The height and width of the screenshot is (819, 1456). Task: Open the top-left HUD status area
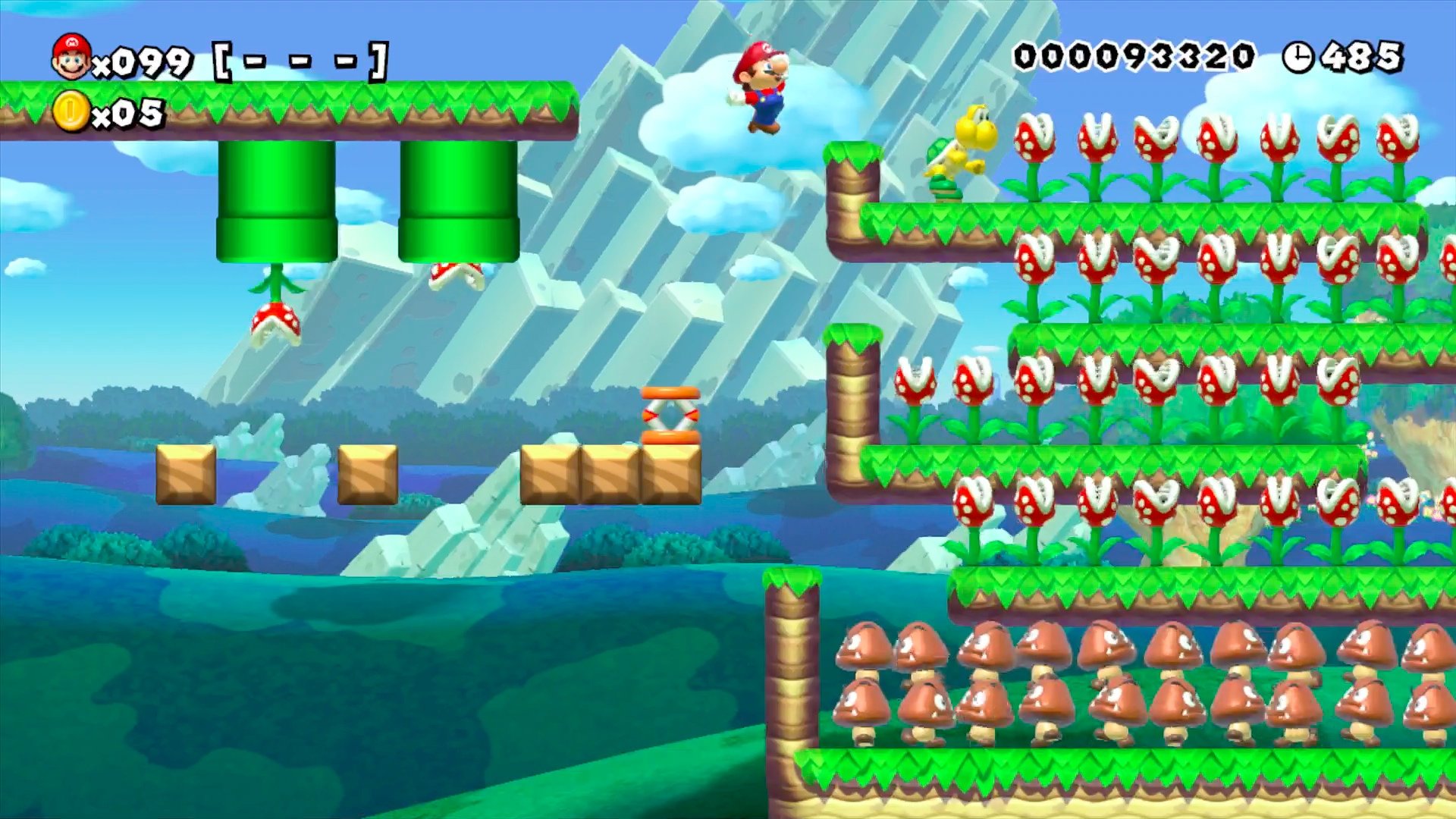[x=152, y=83]
